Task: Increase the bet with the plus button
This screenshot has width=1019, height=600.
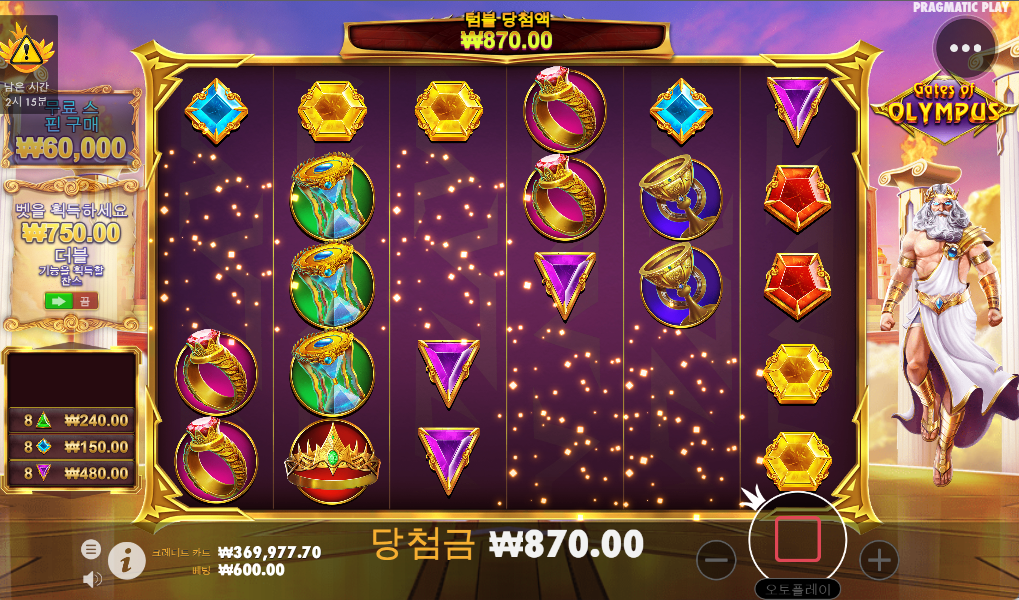Action: 878,560
